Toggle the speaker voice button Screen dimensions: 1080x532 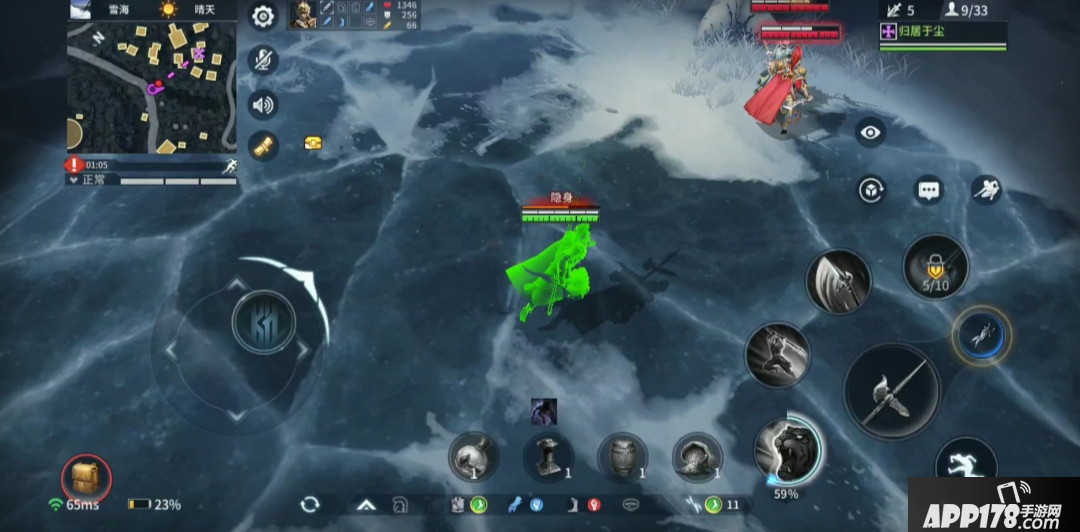(x=263, y=104)
